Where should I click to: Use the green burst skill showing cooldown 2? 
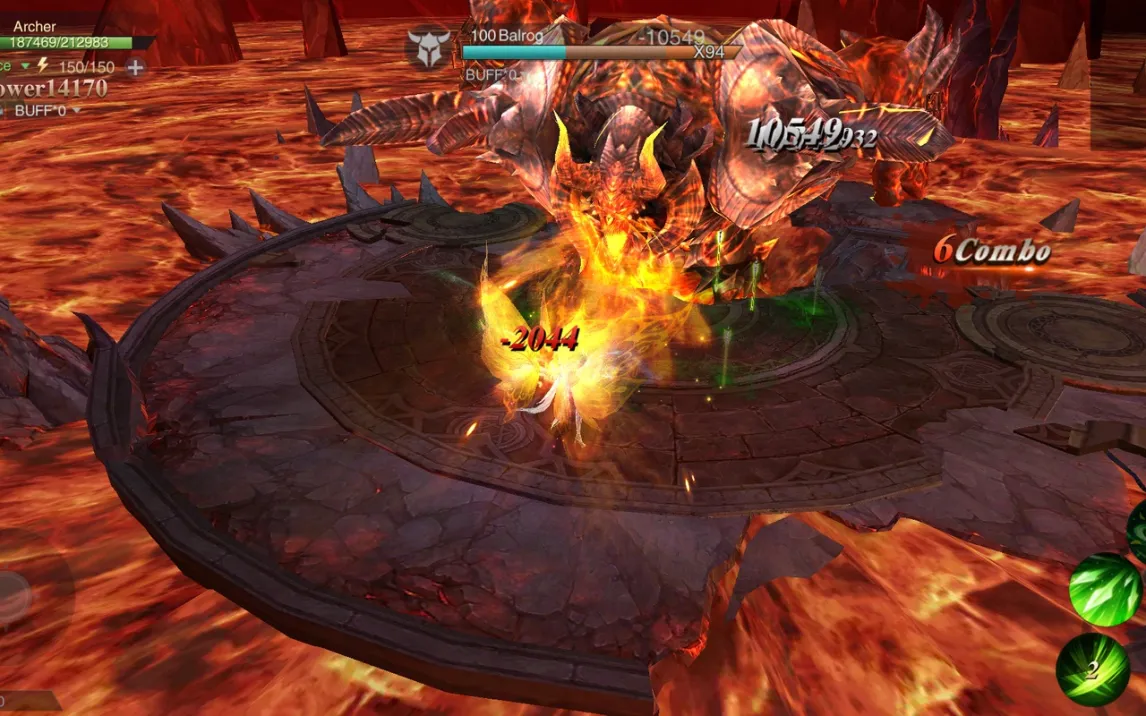coord(1092,669)
